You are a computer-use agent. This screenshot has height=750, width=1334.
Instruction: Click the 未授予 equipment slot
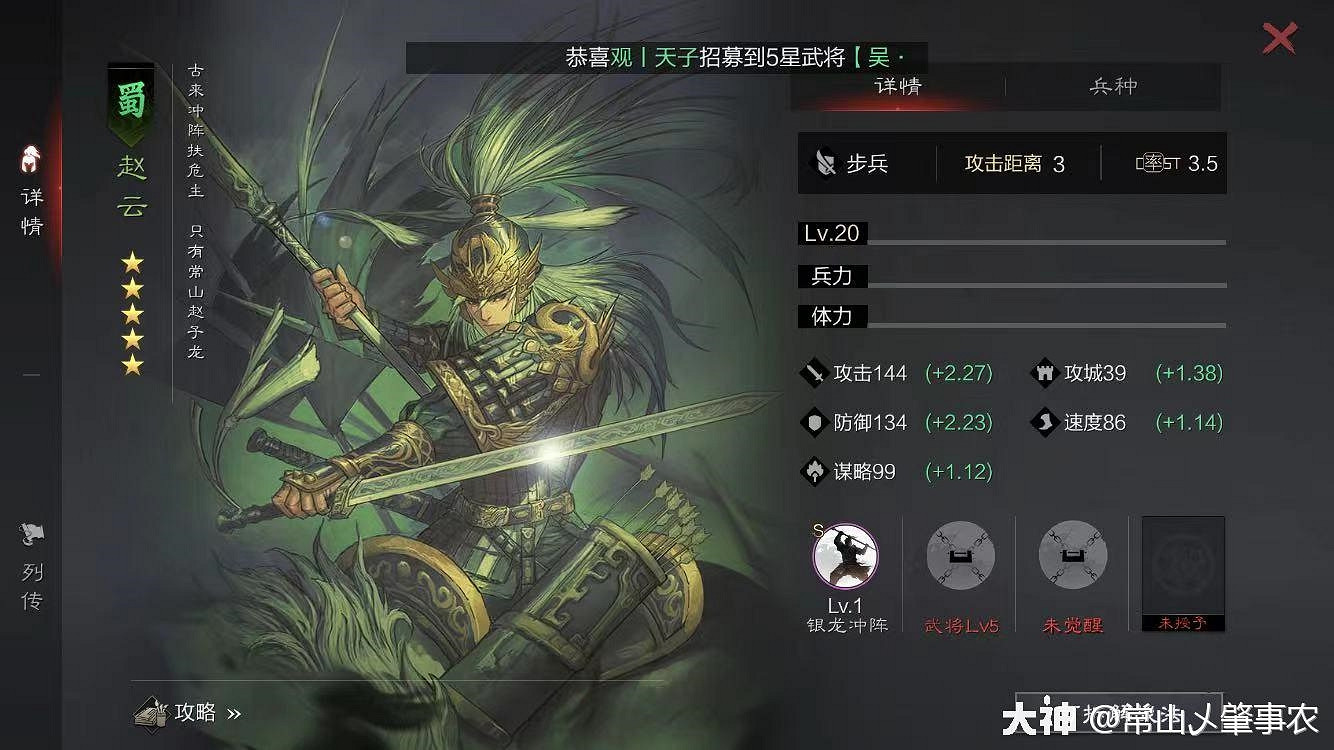point(1182,572)
